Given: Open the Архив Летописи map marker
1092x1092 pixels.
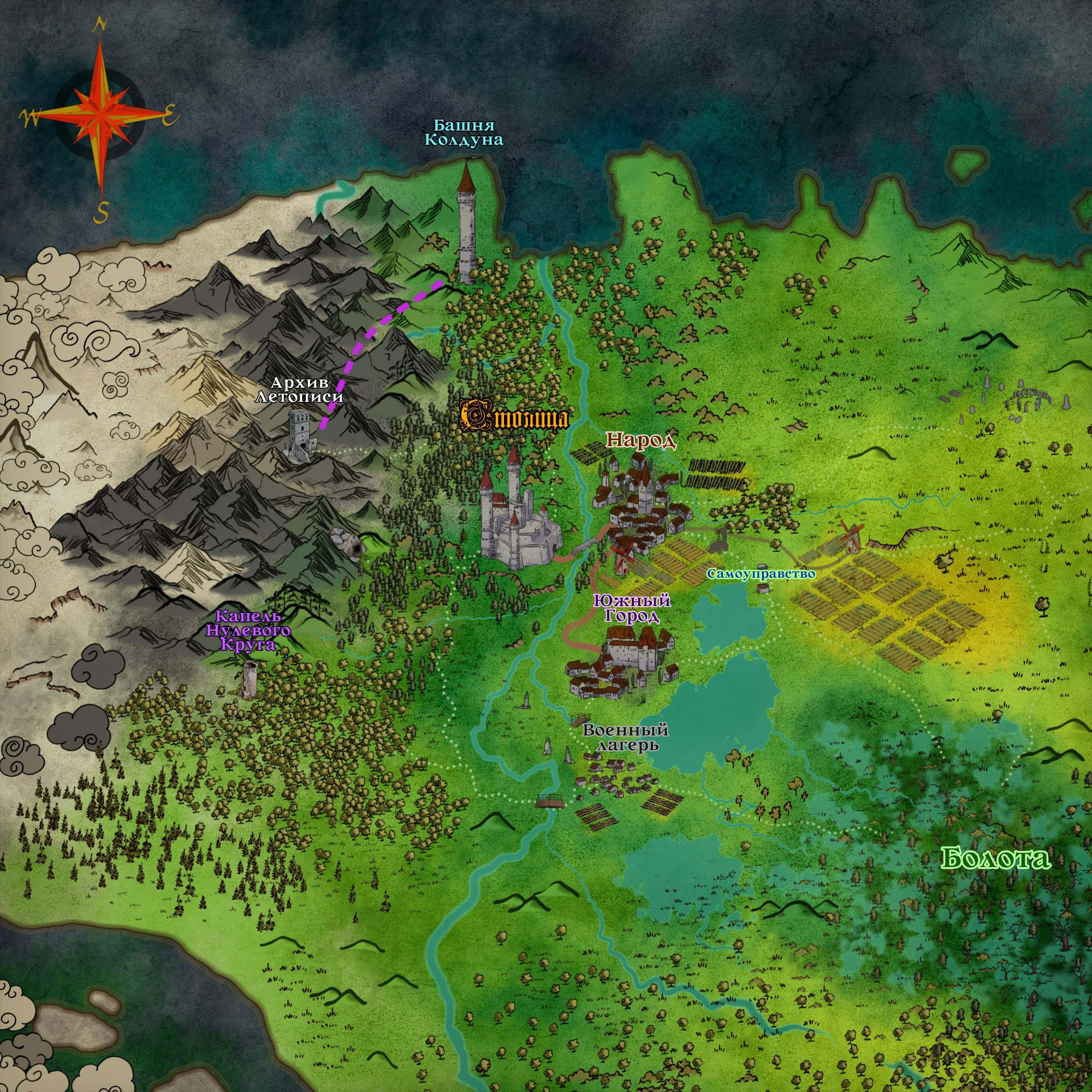Looking at the screenshot, I should pyautogui.click(x=299, y=389).
